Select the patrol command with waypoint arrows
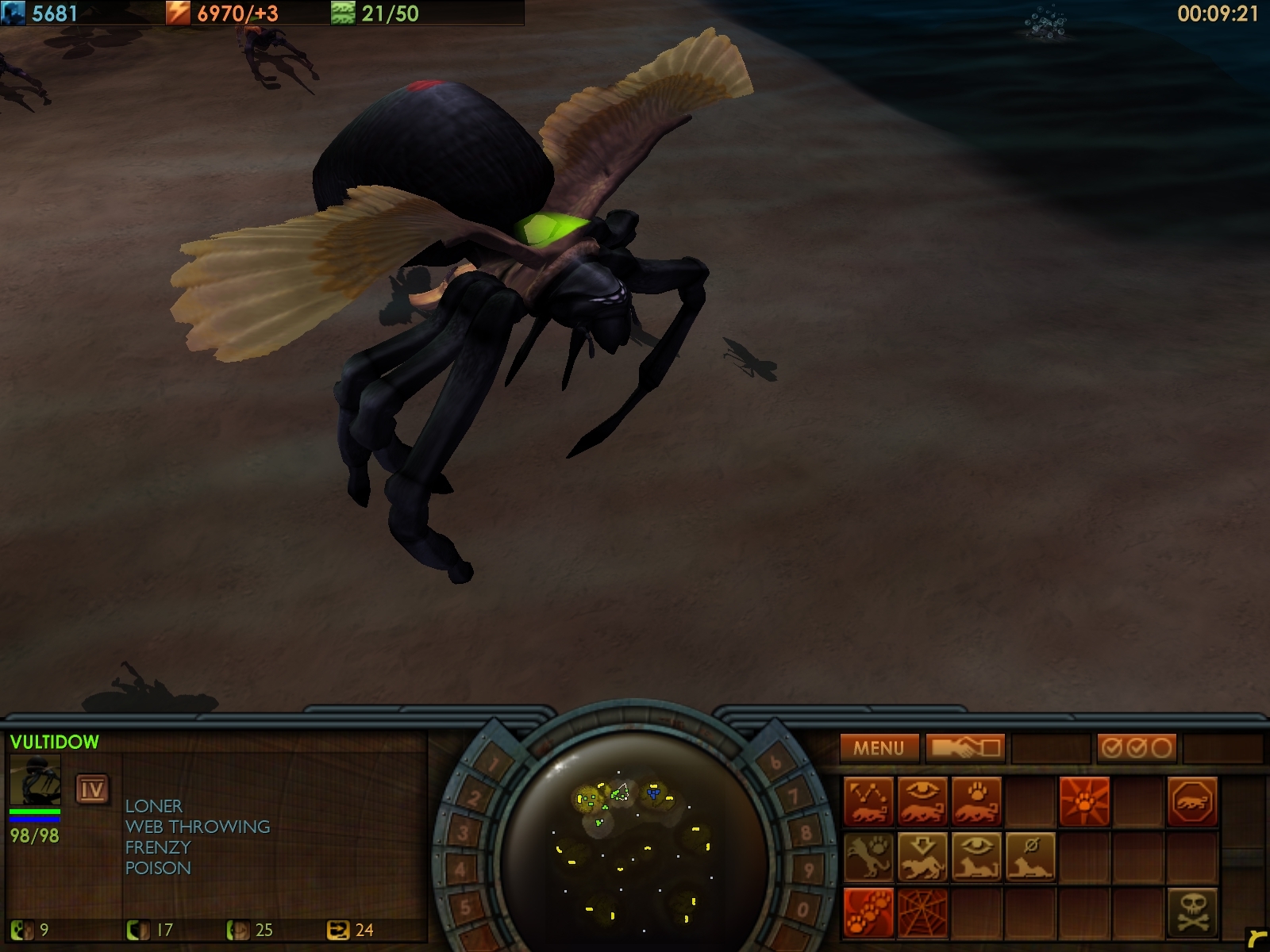1270x952 pixels. tap(868, 801)
